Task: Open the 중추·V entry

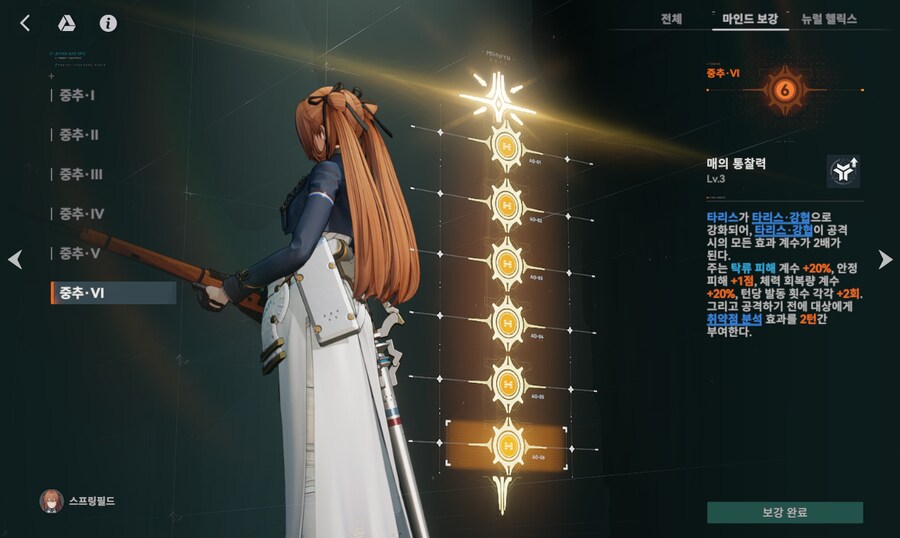Action: click(x=79, y=253)
